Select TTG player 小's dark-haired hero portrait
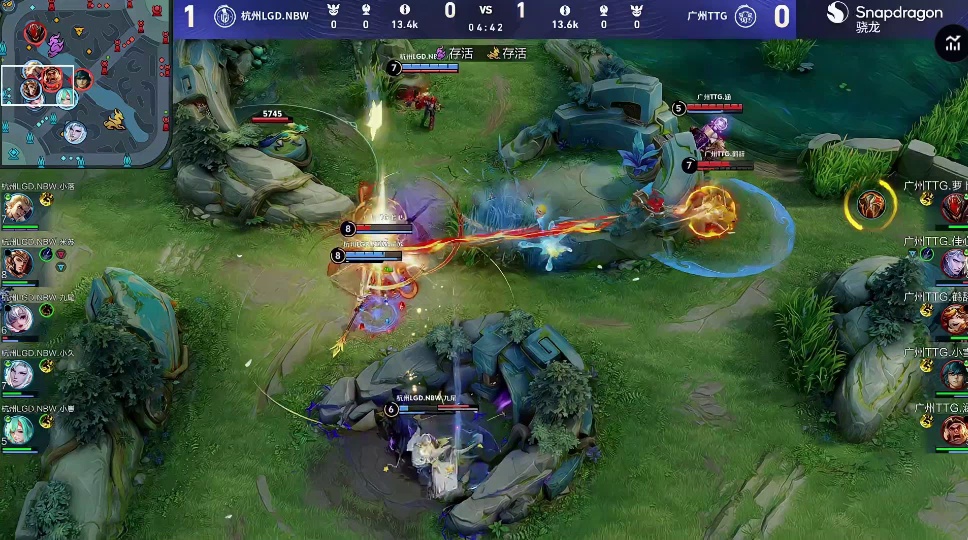Image resolution: width=968 pixels, height=540 pixels. (x=953, y=374)
